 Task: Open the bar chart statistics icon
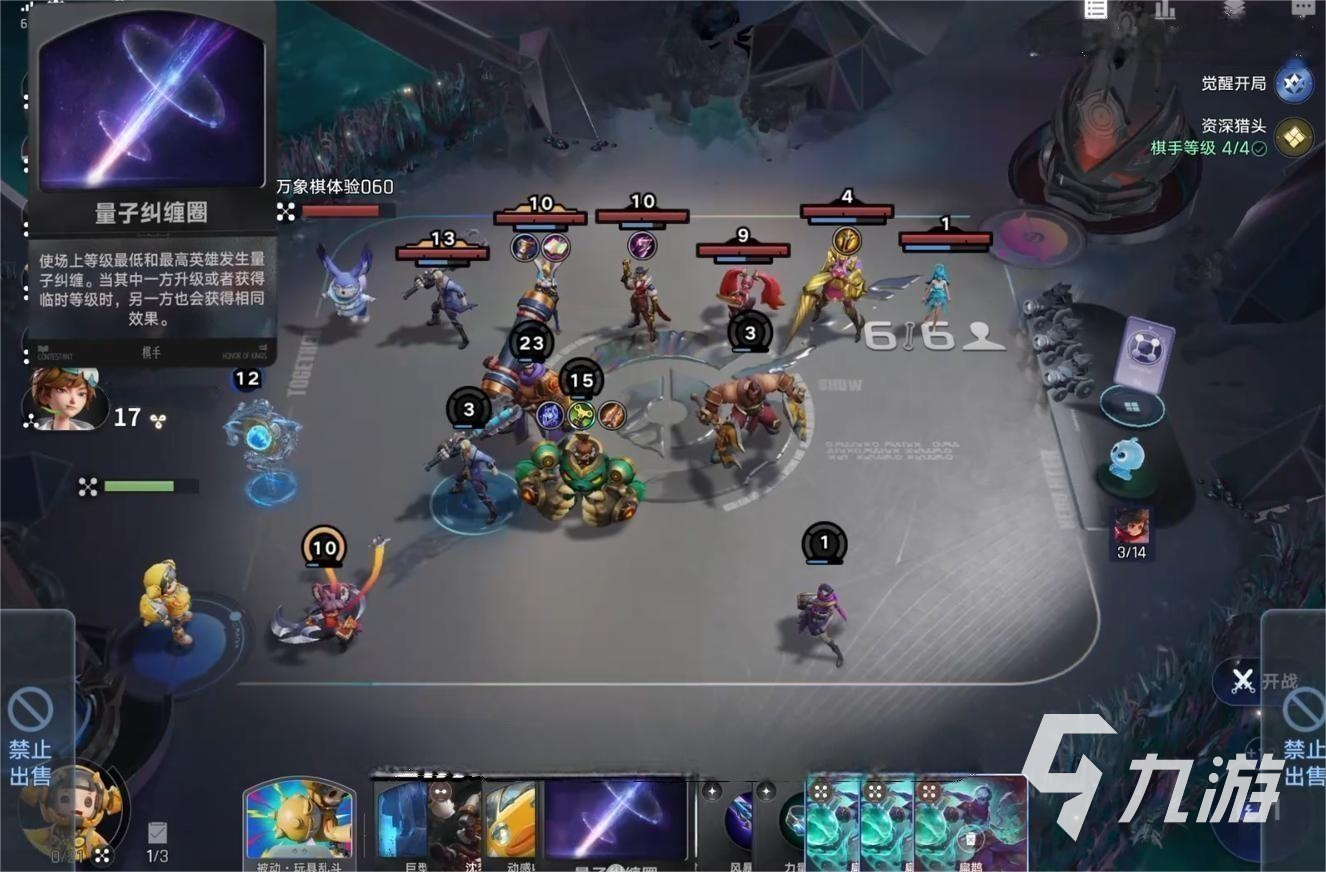pos(1165,9)
